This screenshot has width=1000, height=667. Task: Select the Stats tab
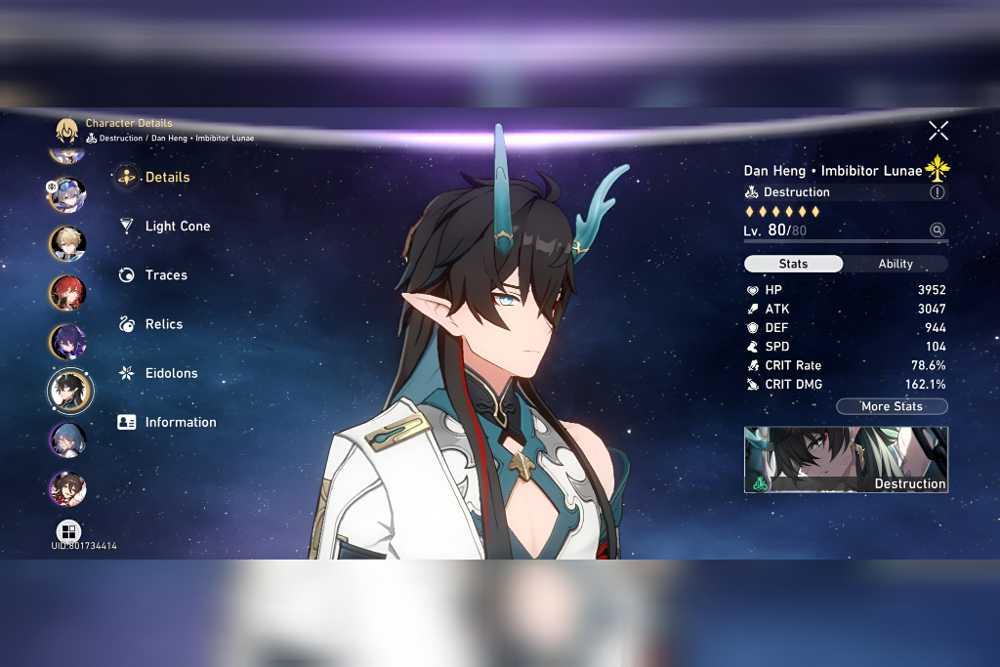pyautogui.click(x=793, y=264)
